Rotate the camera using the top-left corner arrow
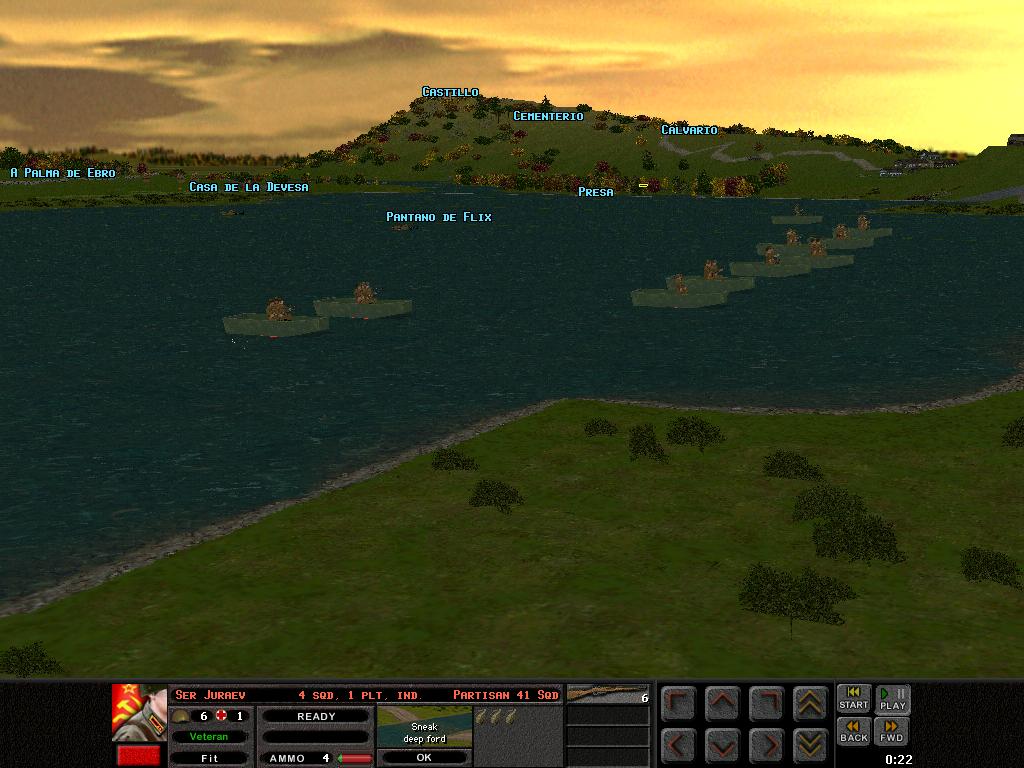This screenshot has height=768, width=1024. click(679, 703)
